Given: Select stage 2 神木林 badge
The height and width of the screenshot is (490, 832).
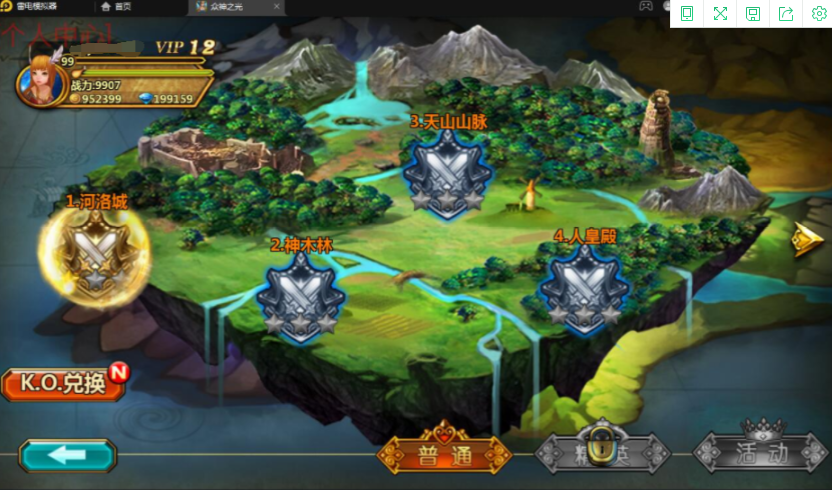Looking at the screenshot, I should click(300, 295).
